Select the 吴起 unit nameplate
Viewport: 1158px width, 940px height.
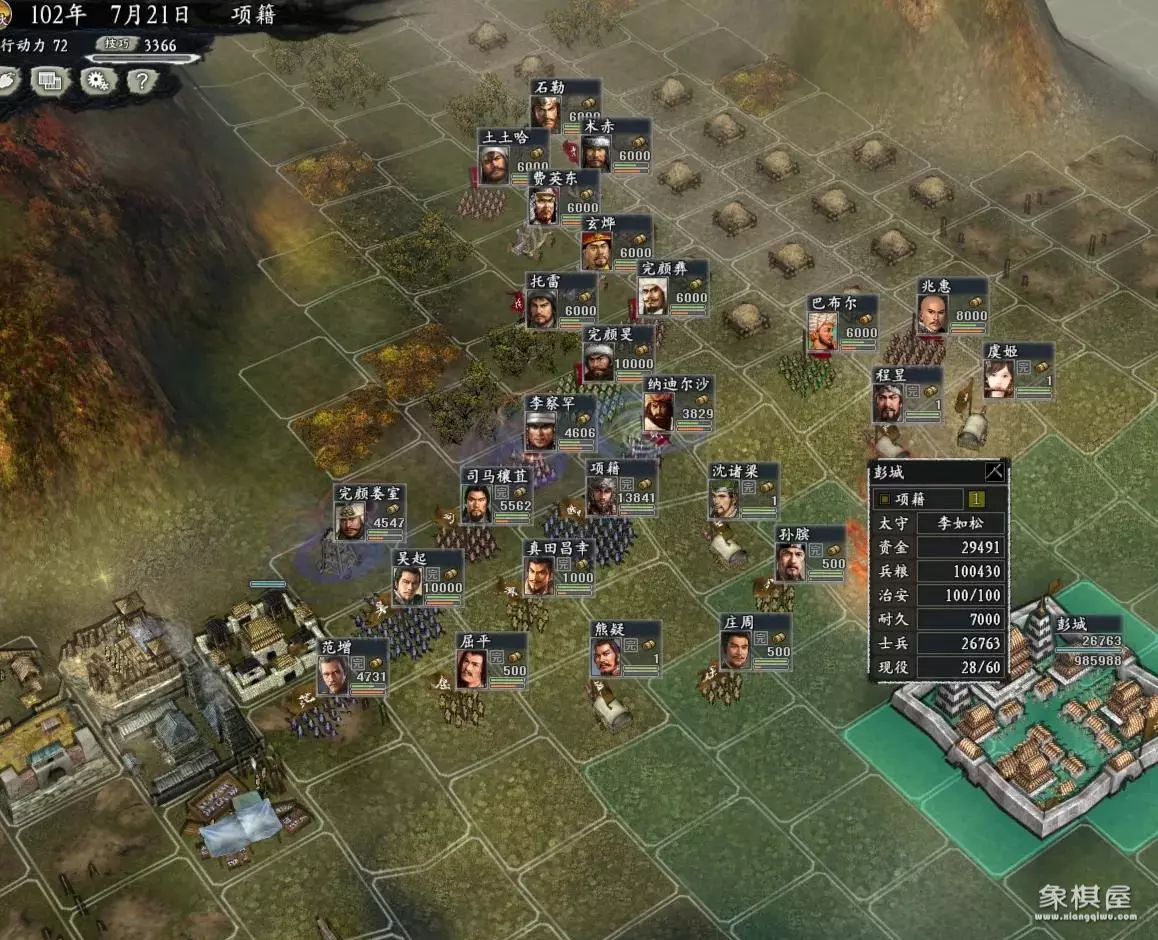[427, 578]
